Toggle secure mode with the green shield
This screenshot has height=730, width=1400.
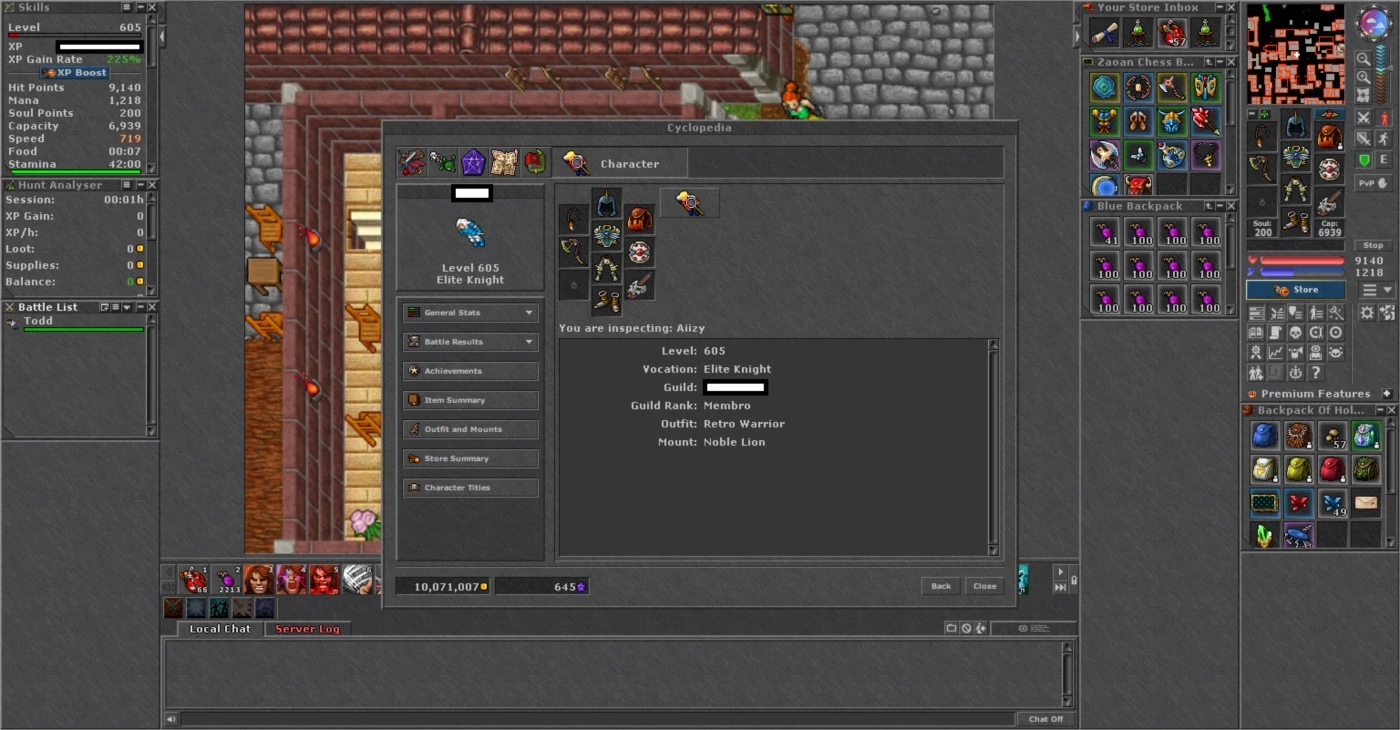coord(1363,159)
